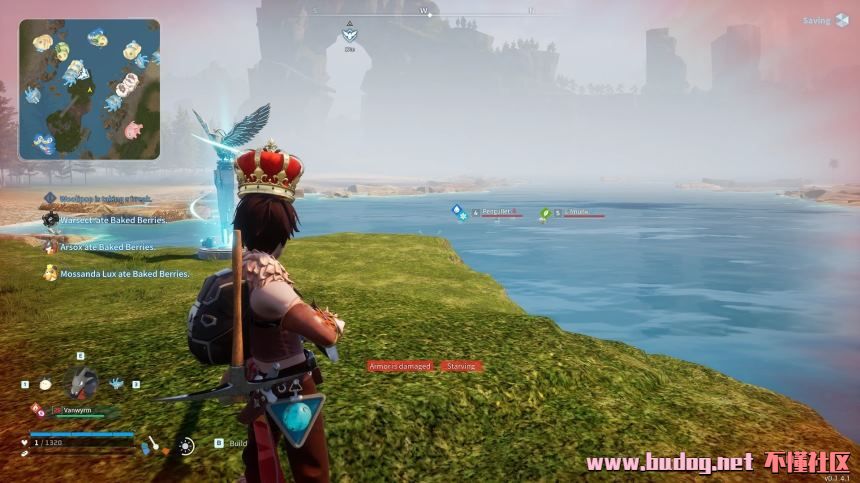860x483 pixels.
Task: Choose the round cream pal in party
Action: pos(45,383)
